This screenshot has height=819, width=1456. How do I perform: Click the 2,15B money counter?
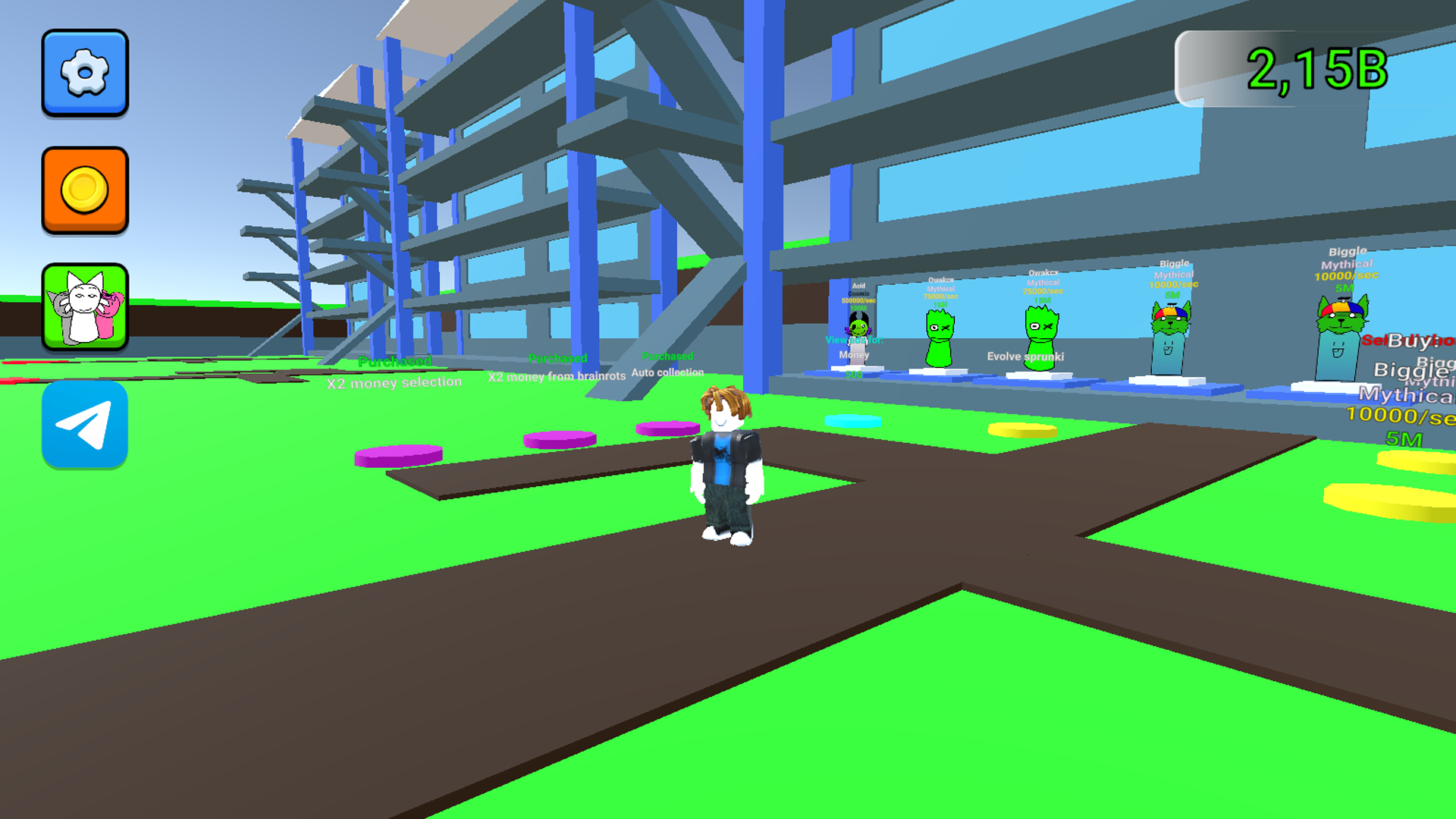pyautogui.click(x=1318, y=67)
